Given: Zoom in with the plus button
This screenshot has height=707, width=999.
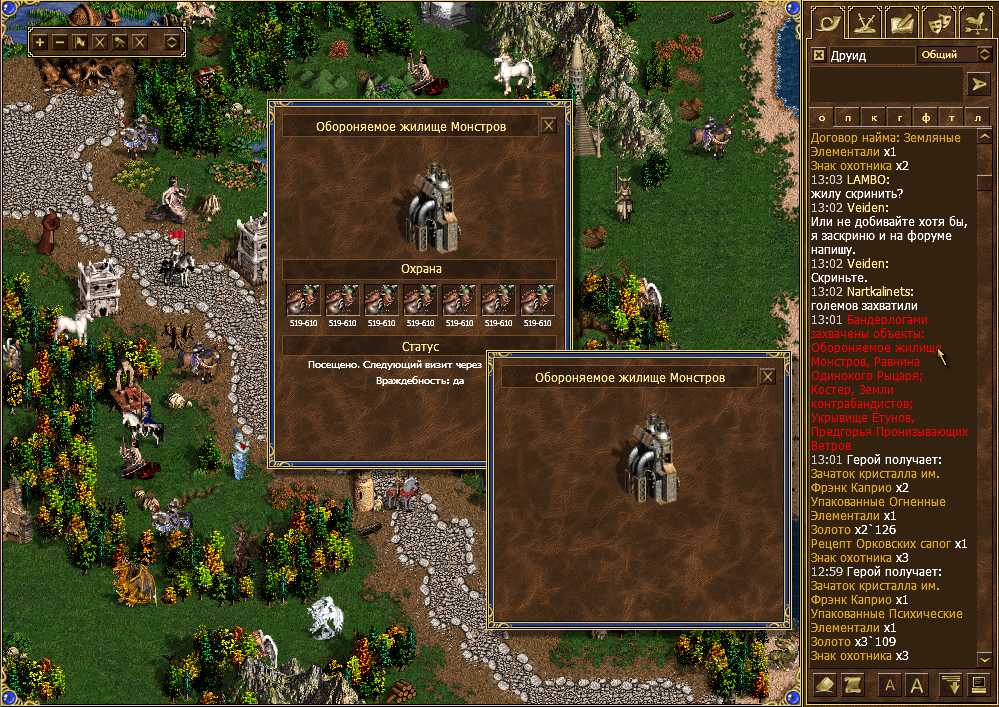Looking at the screenshot, I should pyautogui.click(x=40, y=42).
